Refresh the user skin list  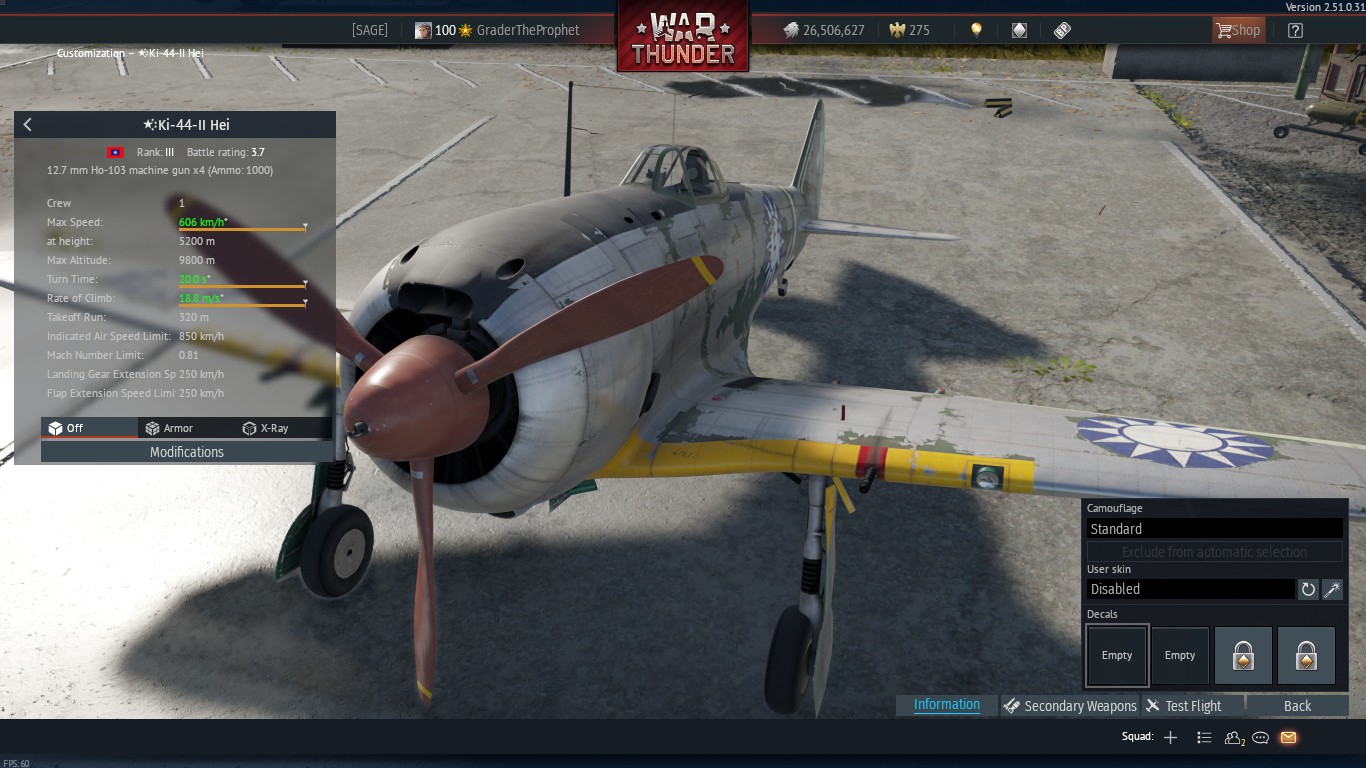1308,589
